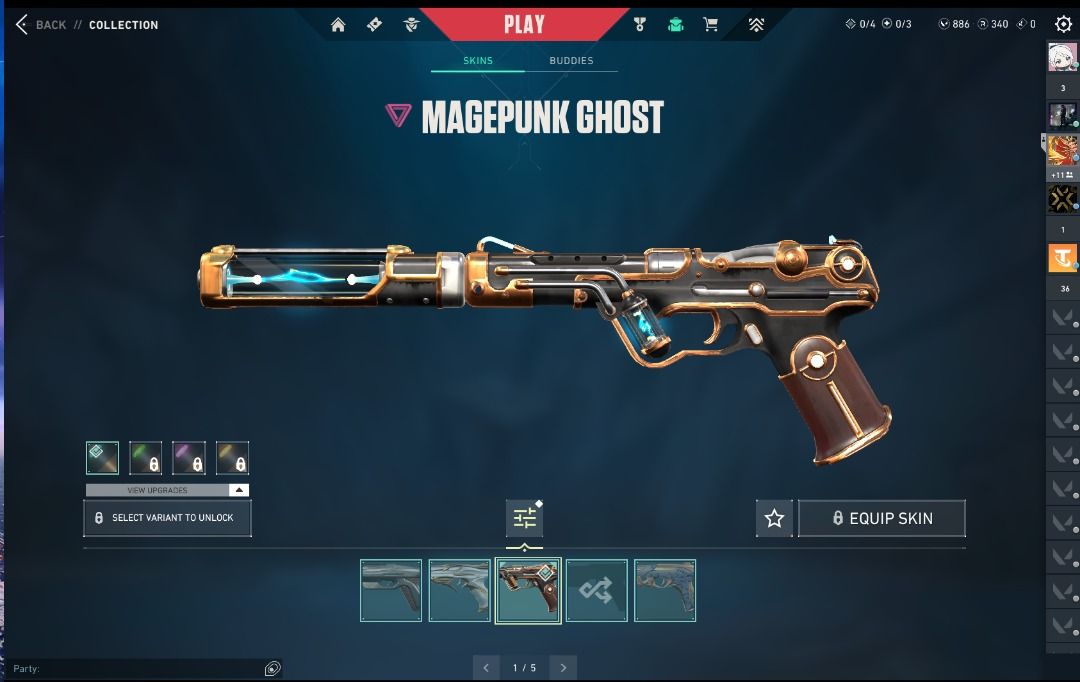Select the Skins tab
Screen dimensions: 1080x682
pyautogui.click(x=478, y=61)
